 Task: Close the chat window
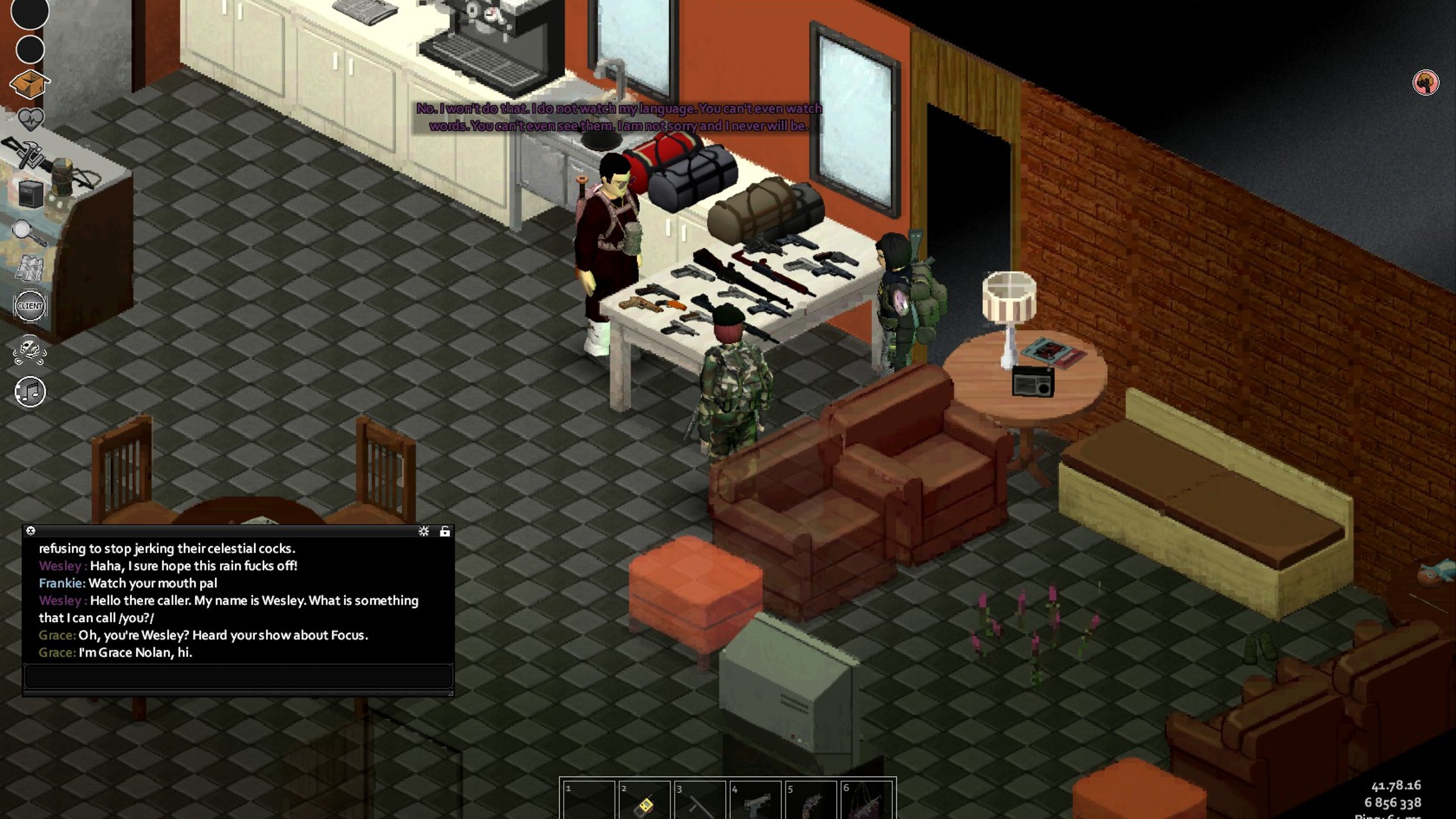click(x=31, y=531)
